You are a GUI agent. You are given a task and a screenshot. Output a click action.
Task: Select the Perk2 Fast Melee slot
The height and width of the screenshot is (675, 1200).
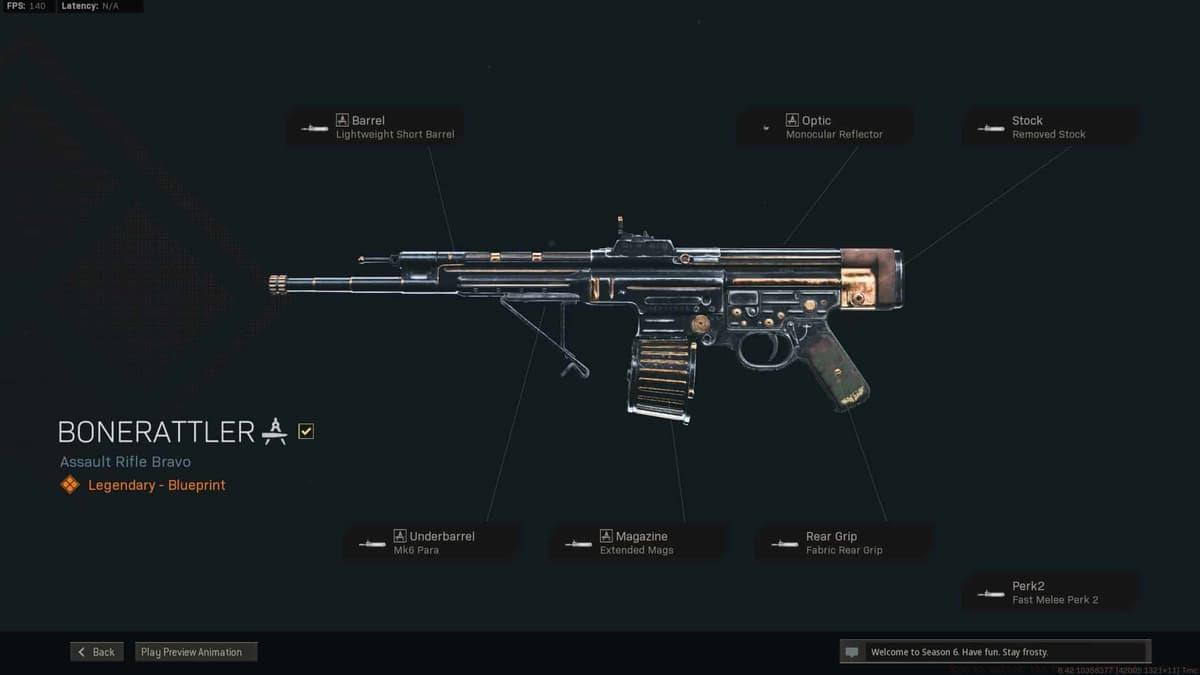coord(1049,593)
